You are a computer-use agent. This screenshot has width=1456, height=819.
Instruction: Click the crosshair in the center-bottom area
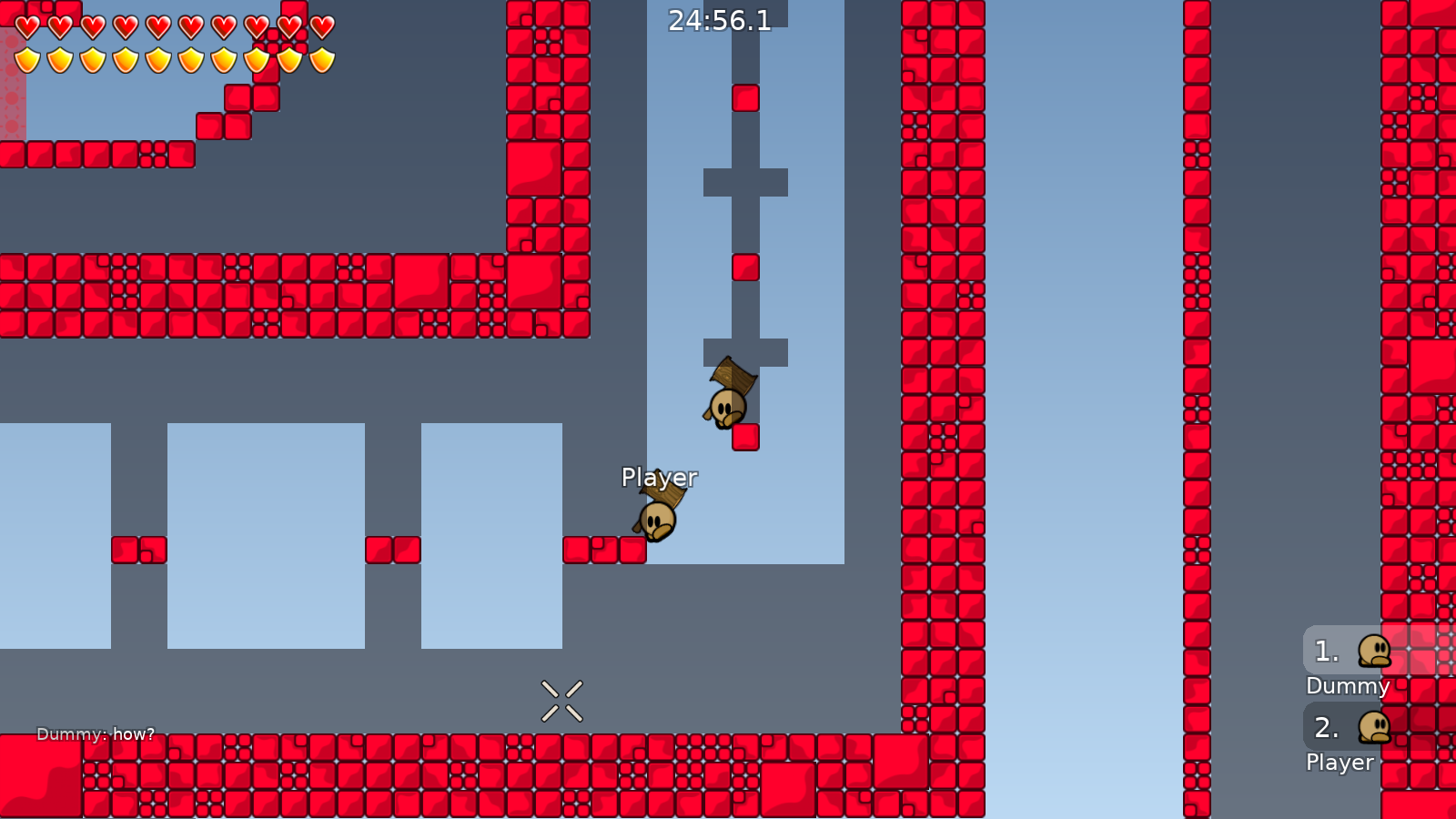pyautogui.click(x=561, y=699)
